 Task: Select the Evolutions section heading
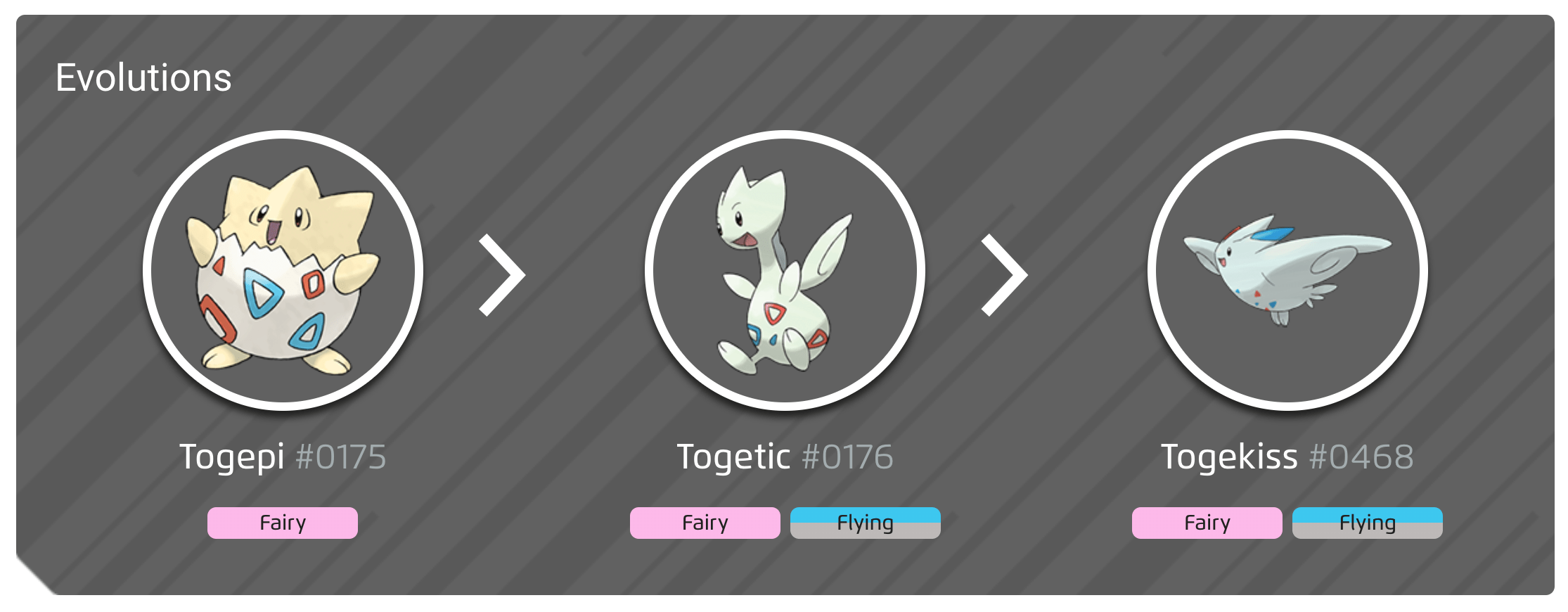[143, 79]
